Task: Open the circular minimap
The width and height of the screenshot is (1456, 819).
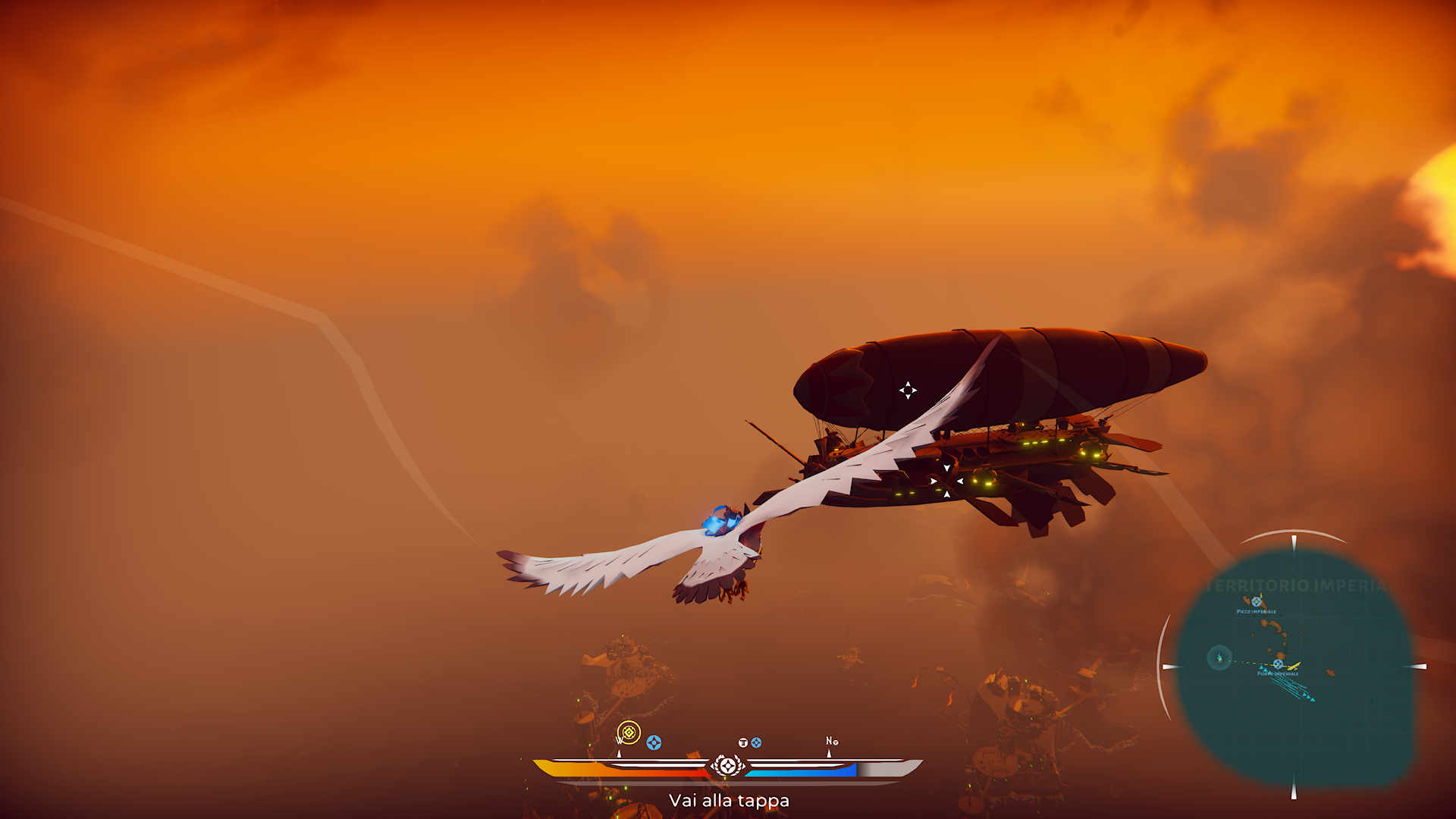Action: [1294, 667]
